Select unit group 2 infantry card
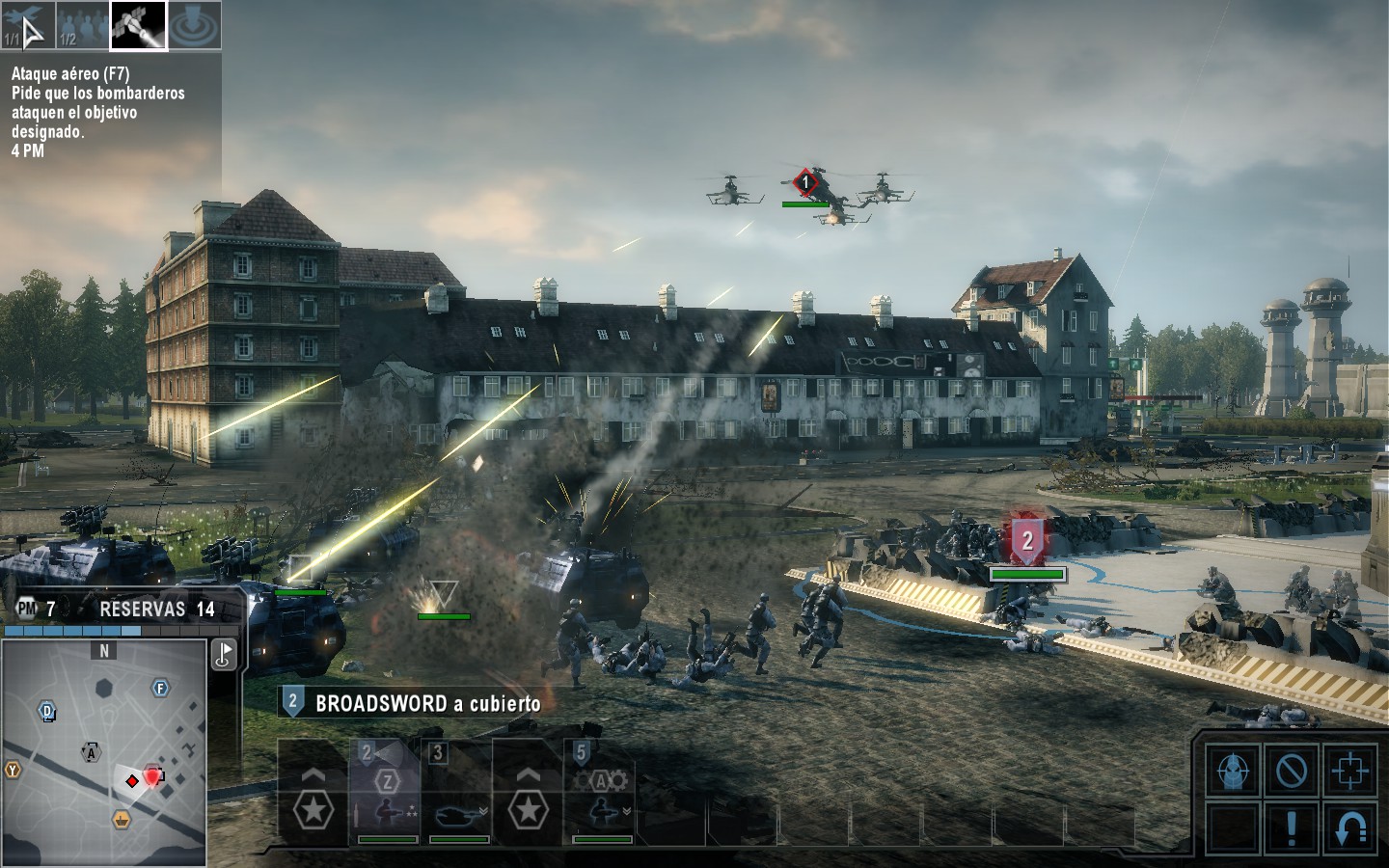This screenshot has width=1389, height=868. 386,793
